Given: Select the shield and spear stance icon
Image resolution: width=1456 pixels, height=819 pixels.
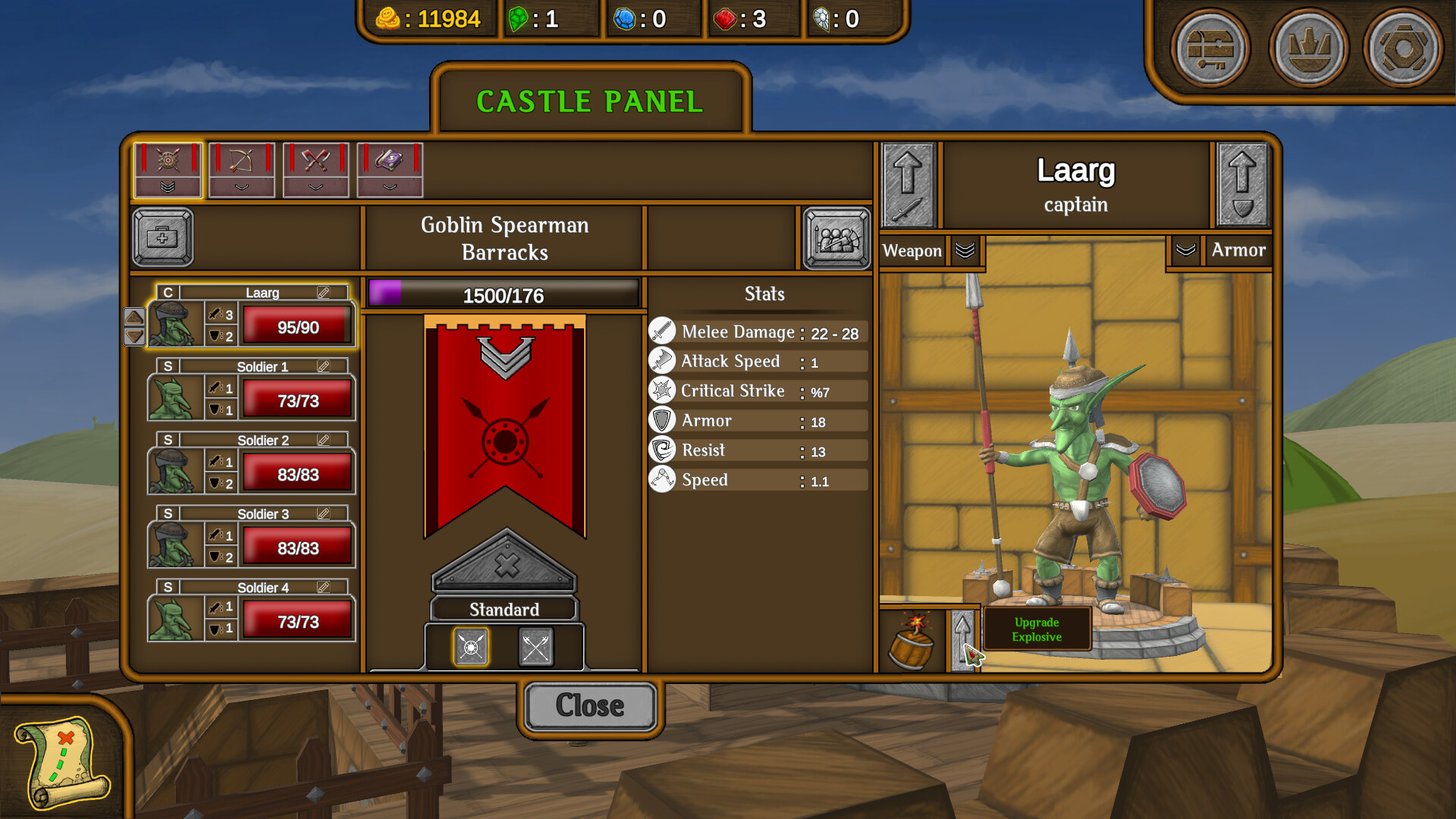Looking at the screenshot, I should 471,647.
